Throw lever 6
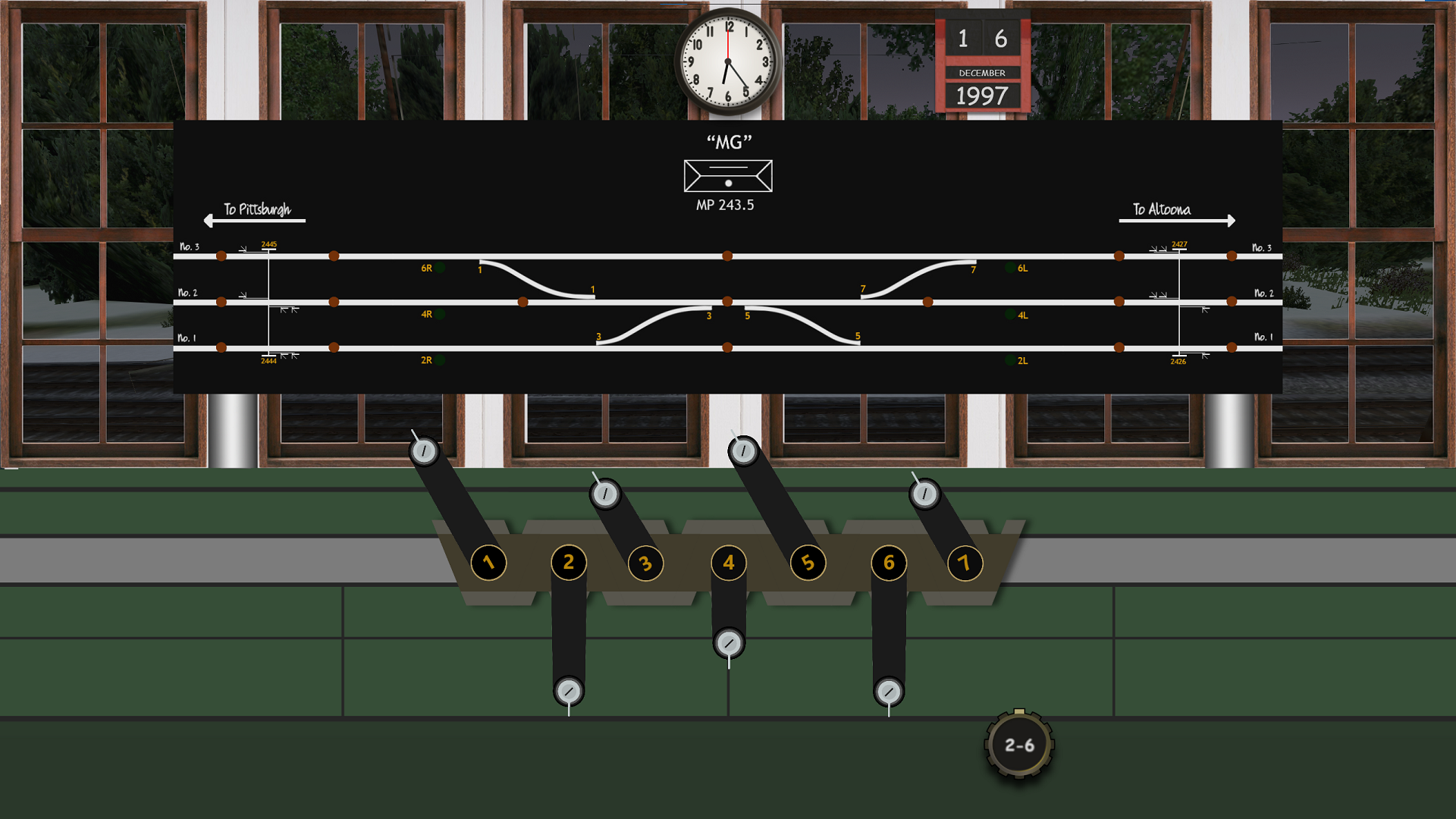The height and width of the screenshot is (819, 1456). point(889,692)
